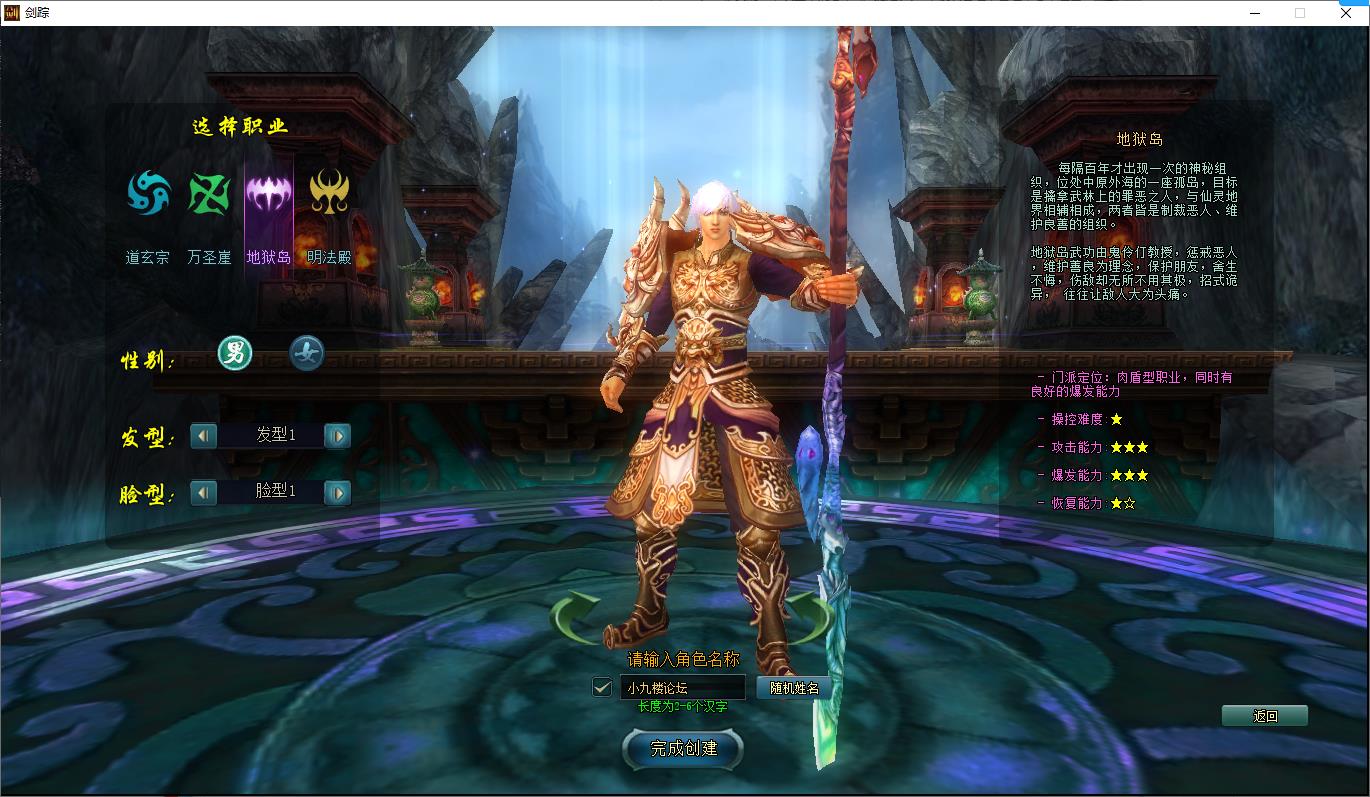Toggle the checkbox beside the name field
Screen dimensions: 1370x797
pos(601,687)
